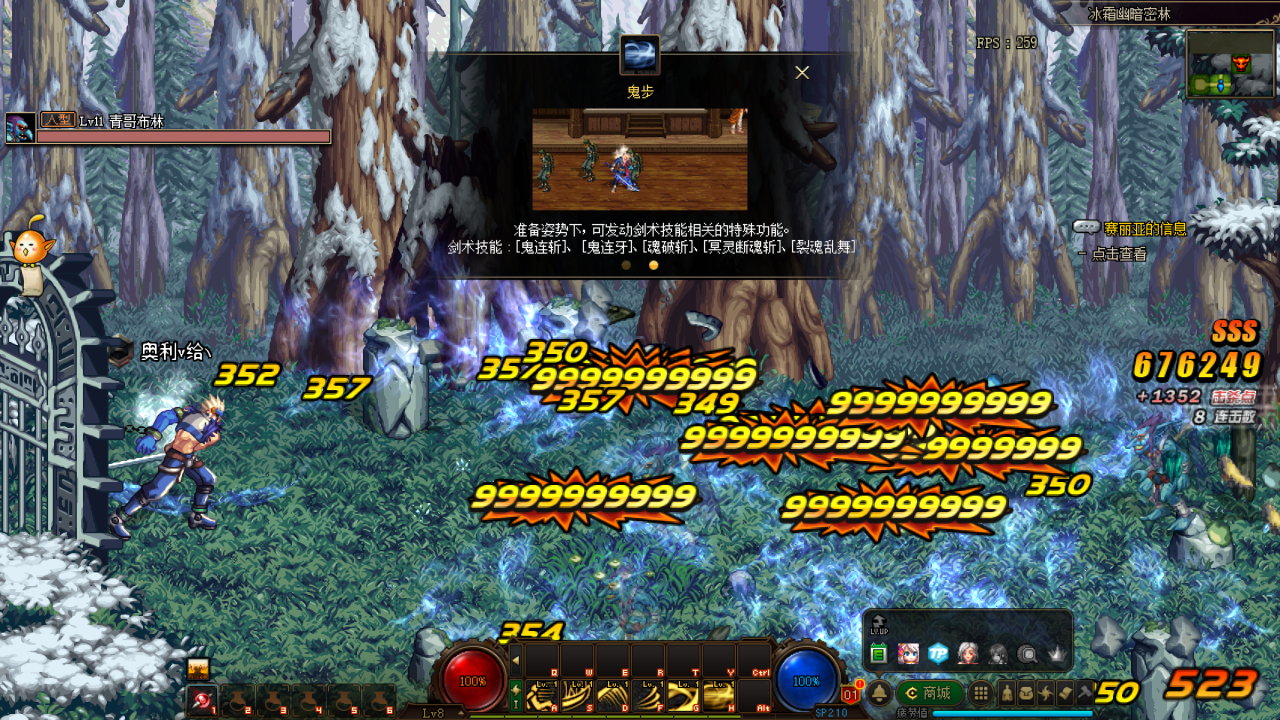
Task: Click the LV.UP level-up icon
Action: tap(878, 624)
